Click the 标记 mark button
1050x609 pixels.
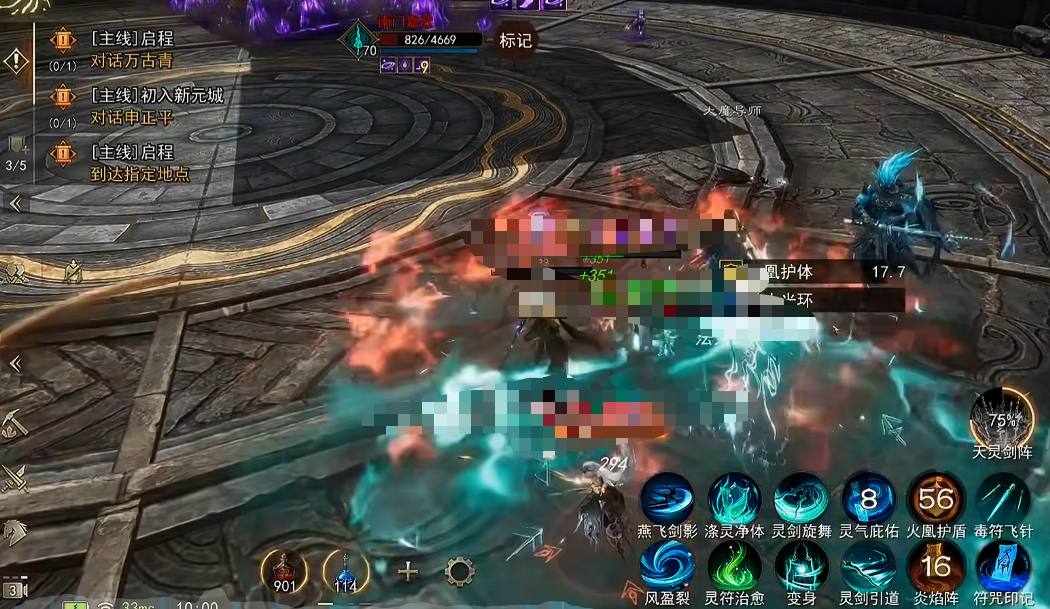(x=516, y=40)
